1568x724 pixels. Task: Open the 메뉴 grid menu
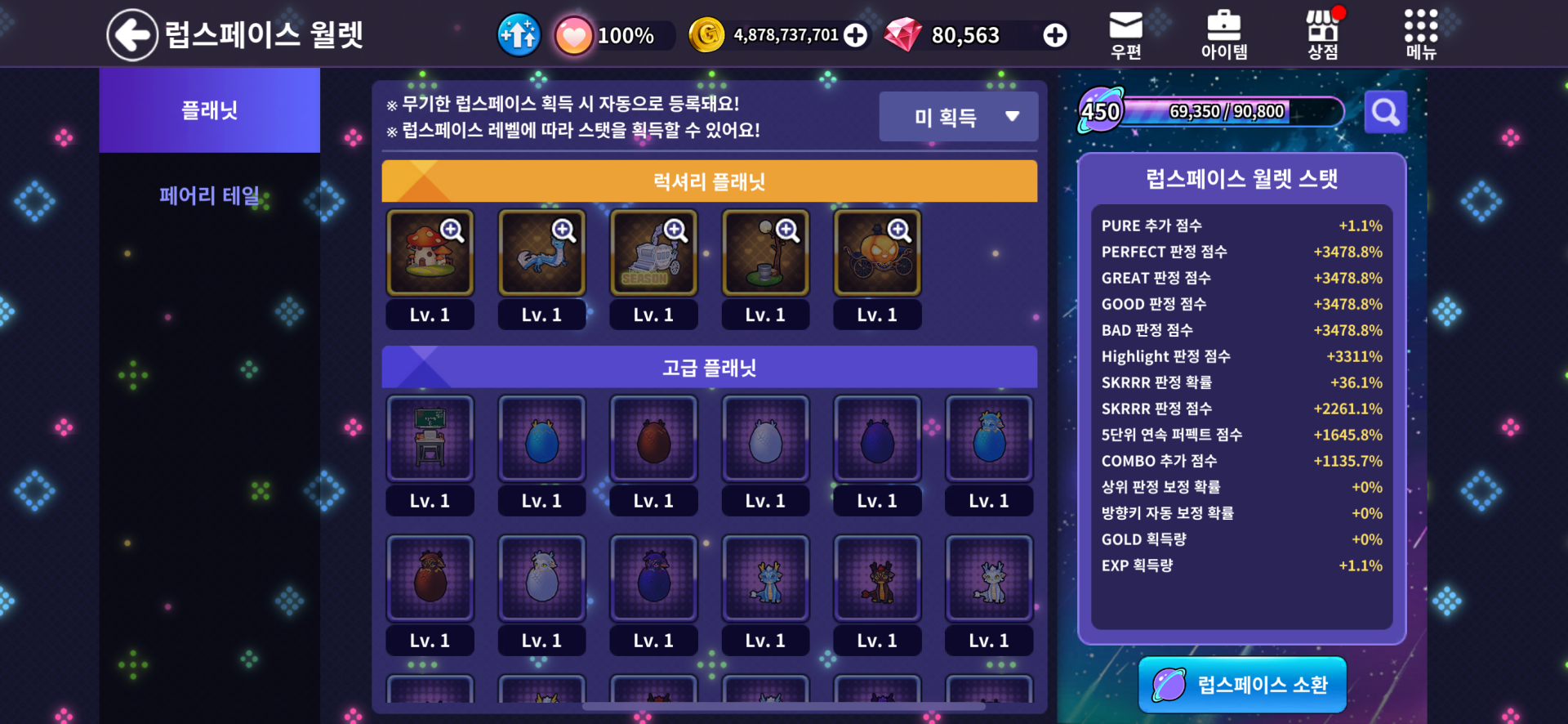(1420, 34)
